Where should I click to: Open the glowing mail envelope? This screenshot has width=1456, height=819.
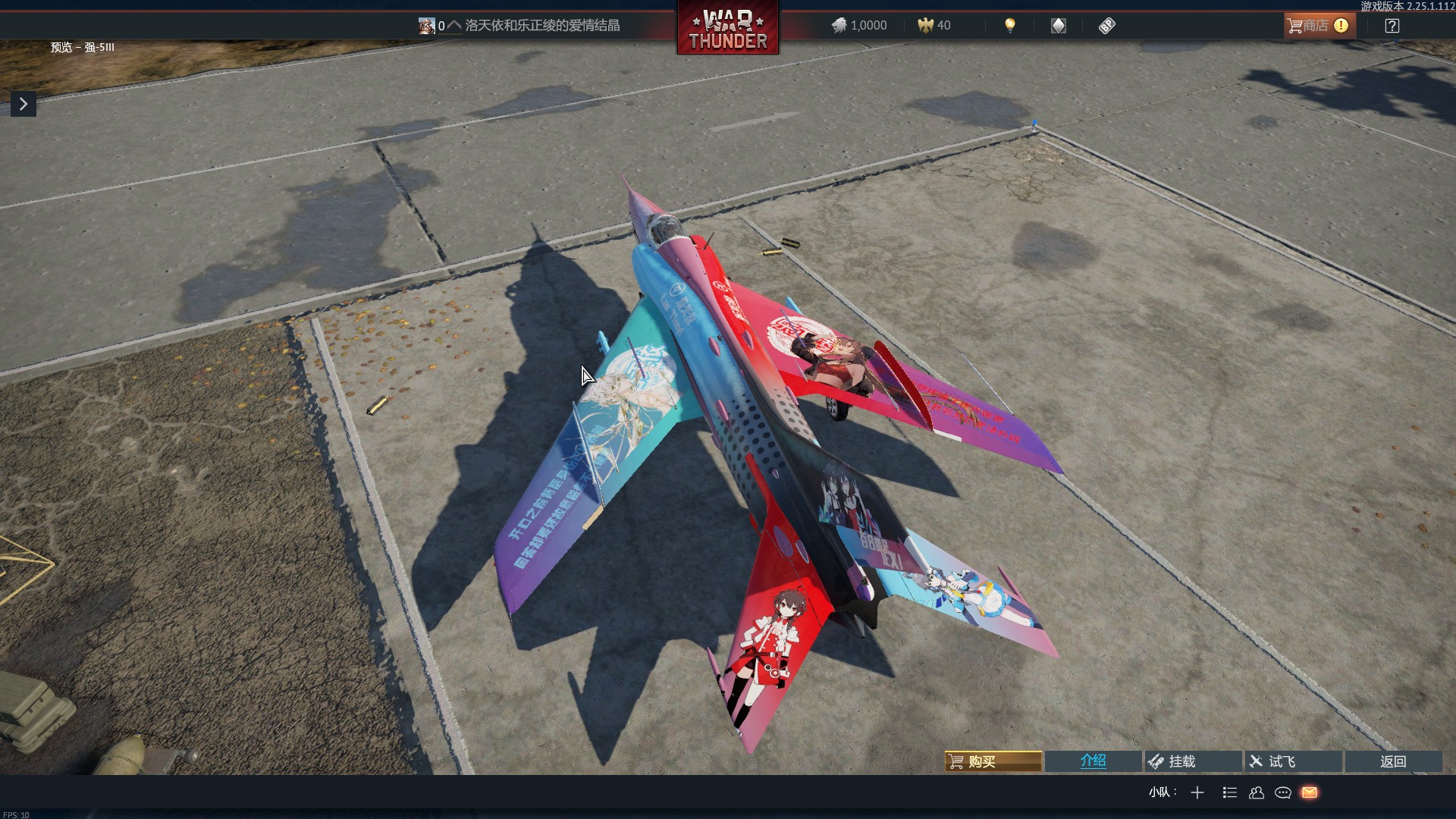[x=1310, y=792]
